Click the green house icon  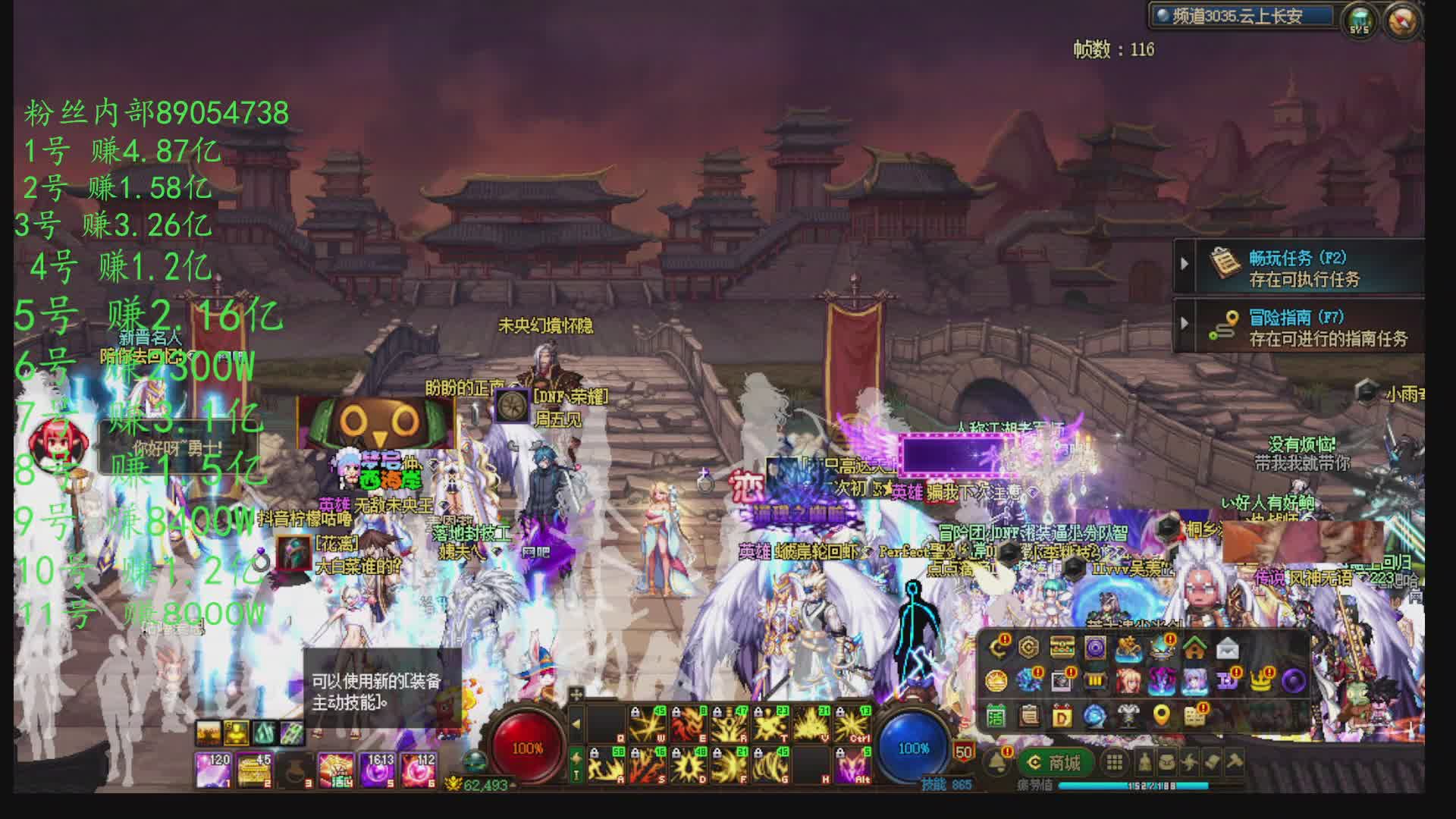click(1194, 648)
